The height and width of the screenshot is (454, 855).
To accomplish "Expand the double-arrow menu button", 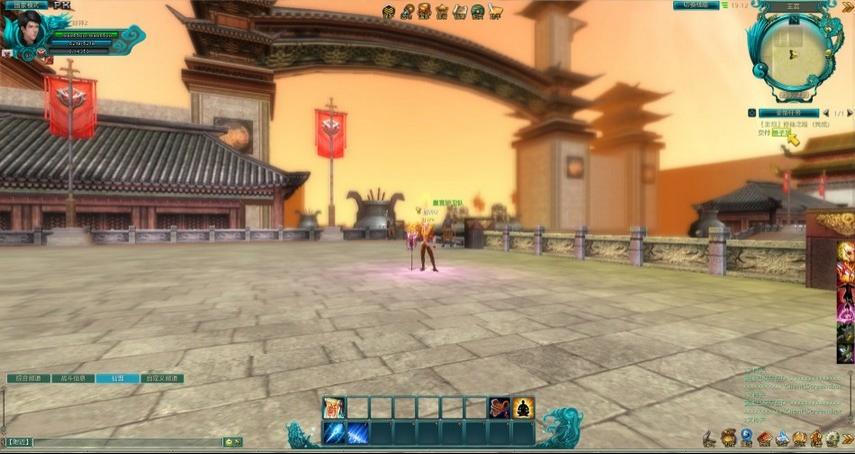I will [x=846, y=438].
